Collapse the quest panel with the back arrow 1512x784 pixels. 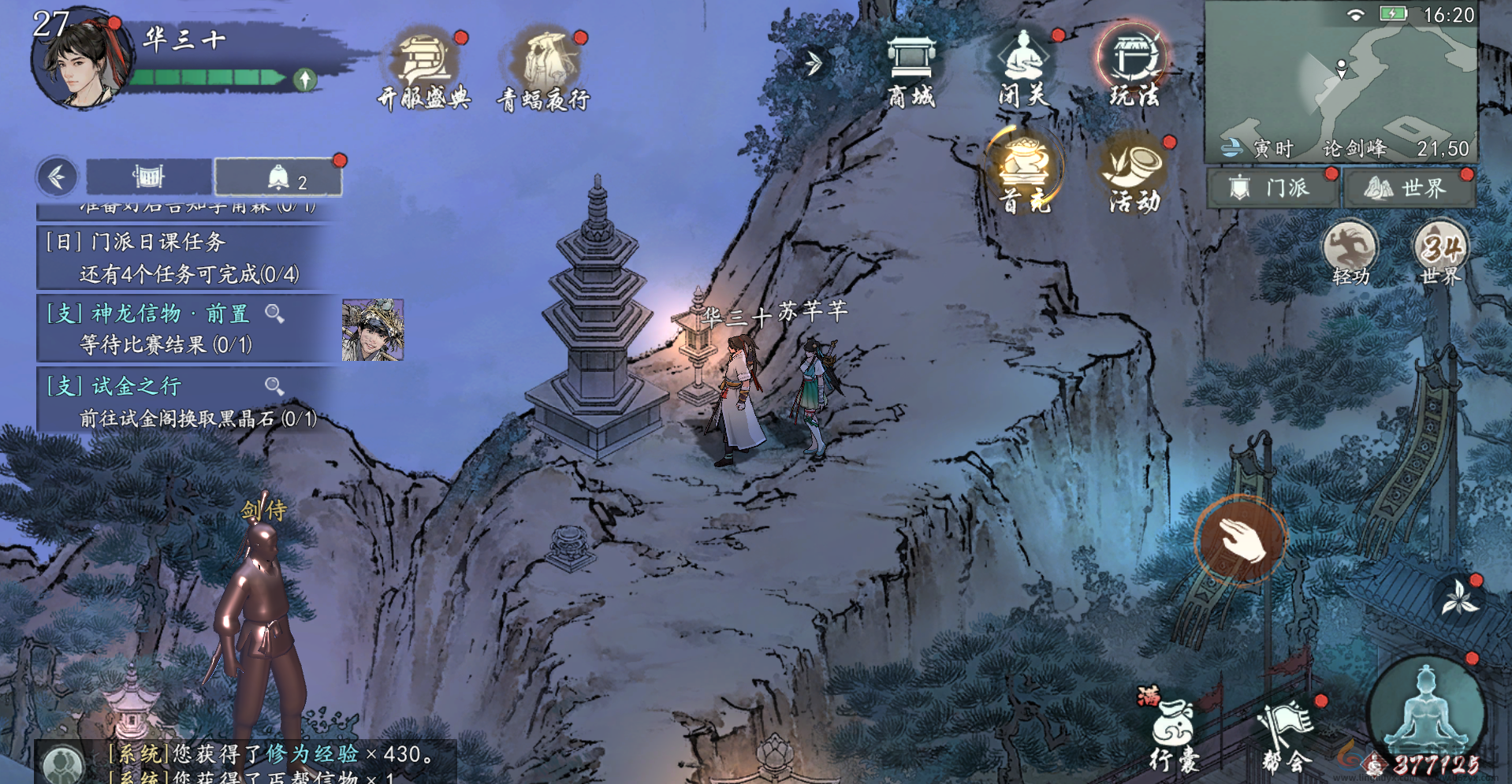pos(57,176)
